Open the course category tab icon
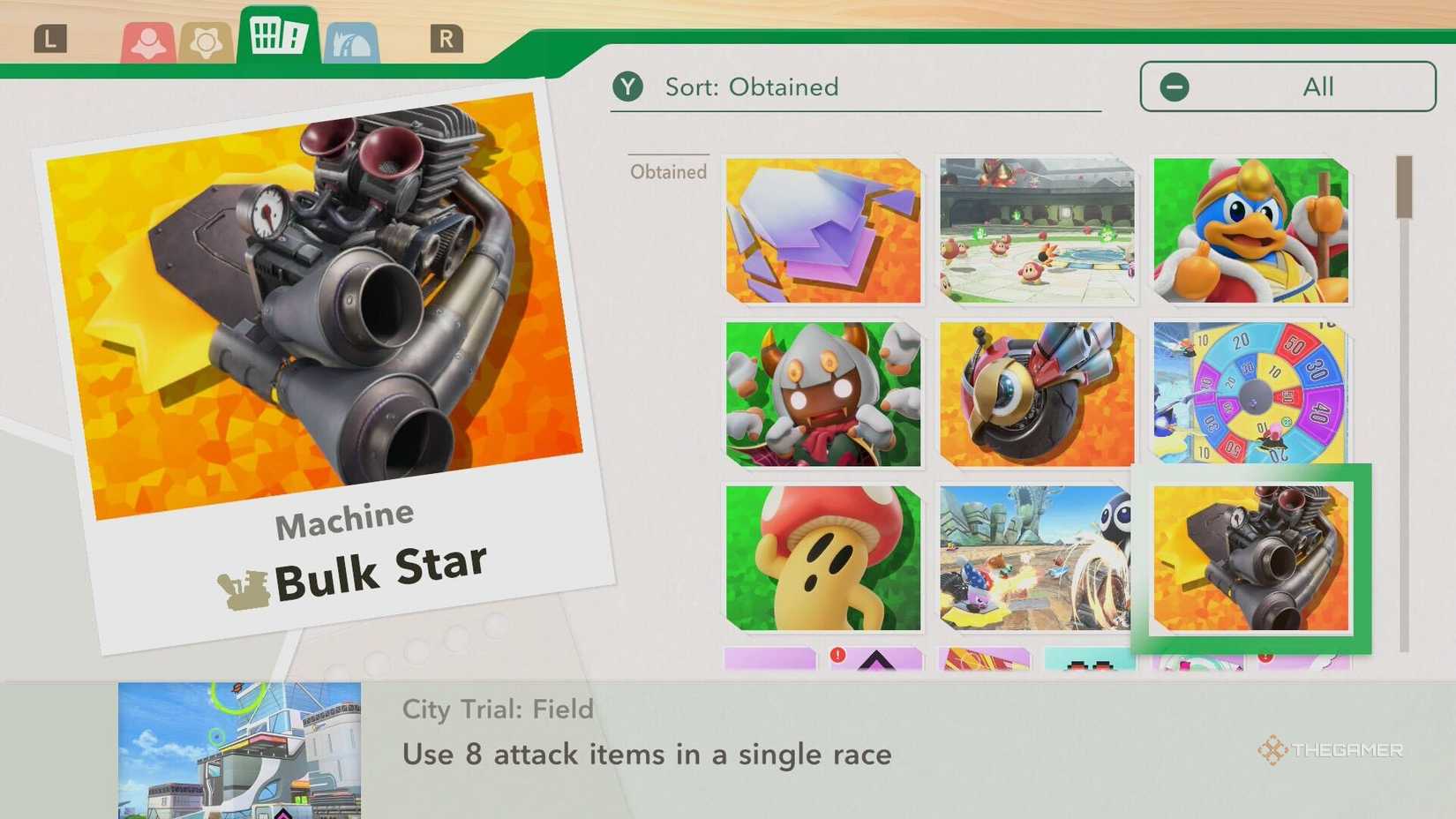Viewport: 1456px width, 819px height. point(353,40)
